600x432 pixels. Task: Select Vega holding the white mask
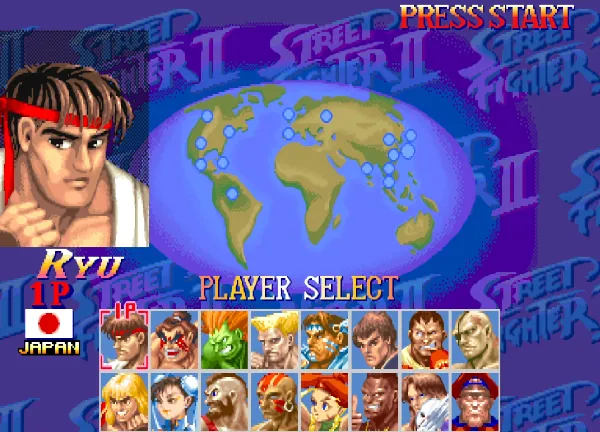pos(424,399)
